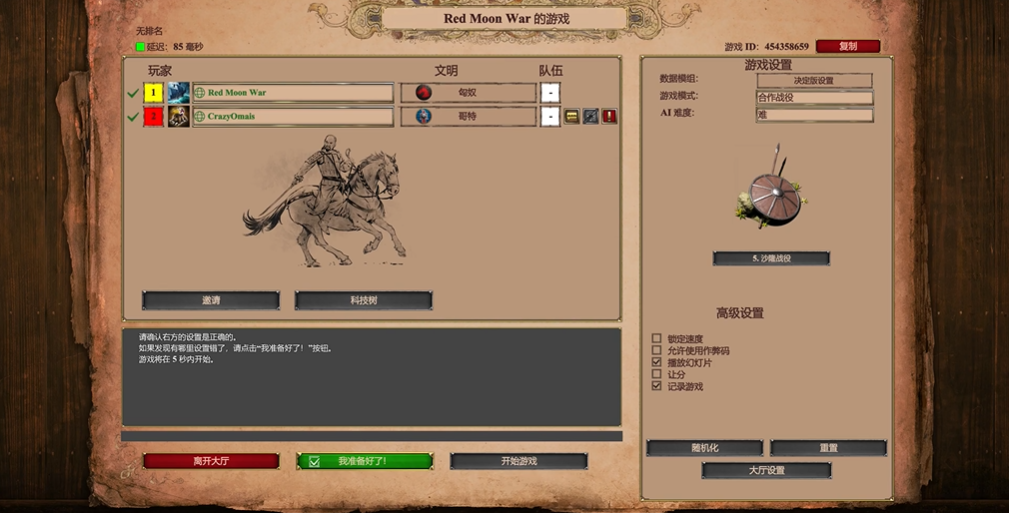
Task: Uncheck the 记录游戏 record game checkbox
Action: coord(657,385)
